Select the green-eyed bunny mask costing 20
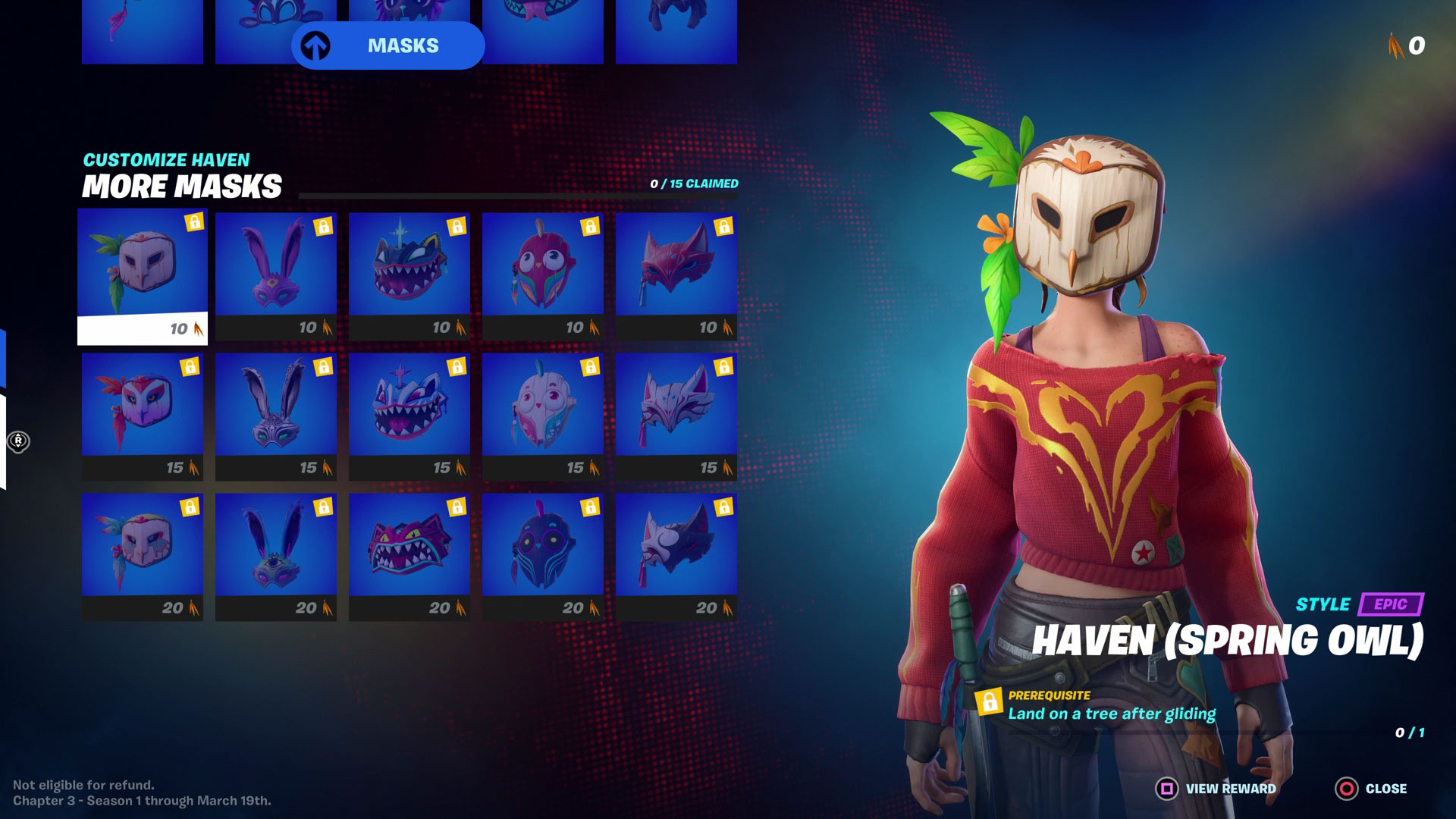Viewport: 1456px width, 819px height. [x=276, y=554]
